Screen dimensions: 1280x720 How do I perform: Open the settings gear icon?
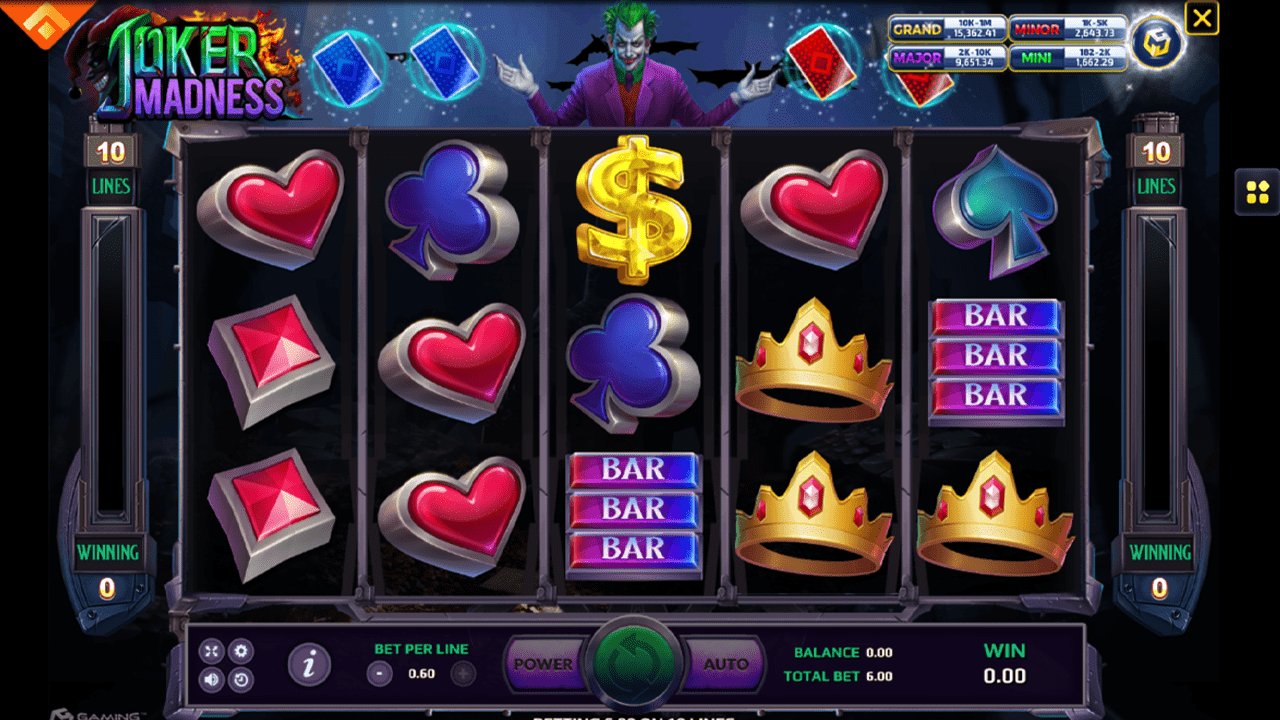point(241,651)
